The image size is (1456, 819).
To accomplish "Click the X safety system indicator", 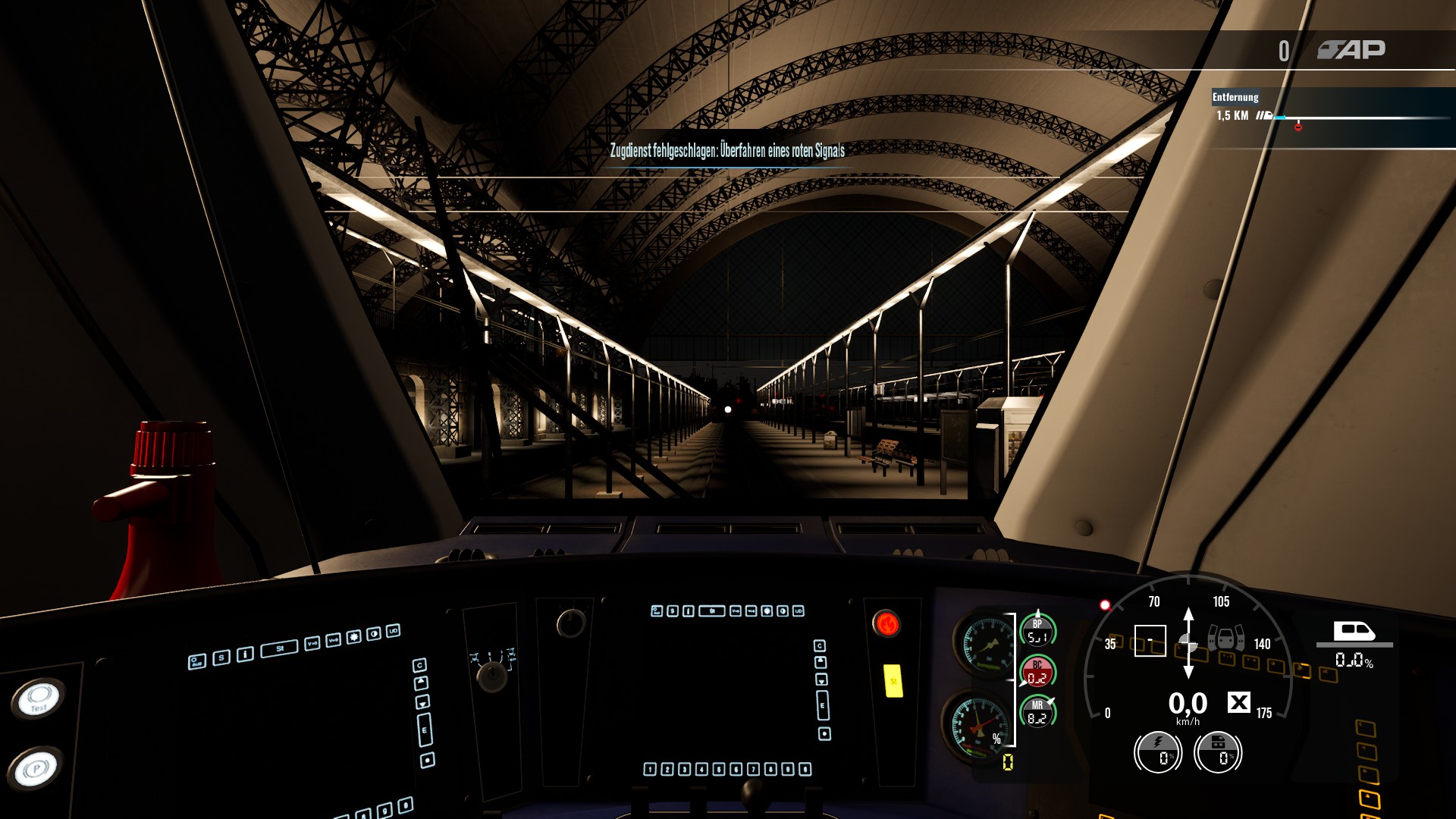I will pos(1239,703).
